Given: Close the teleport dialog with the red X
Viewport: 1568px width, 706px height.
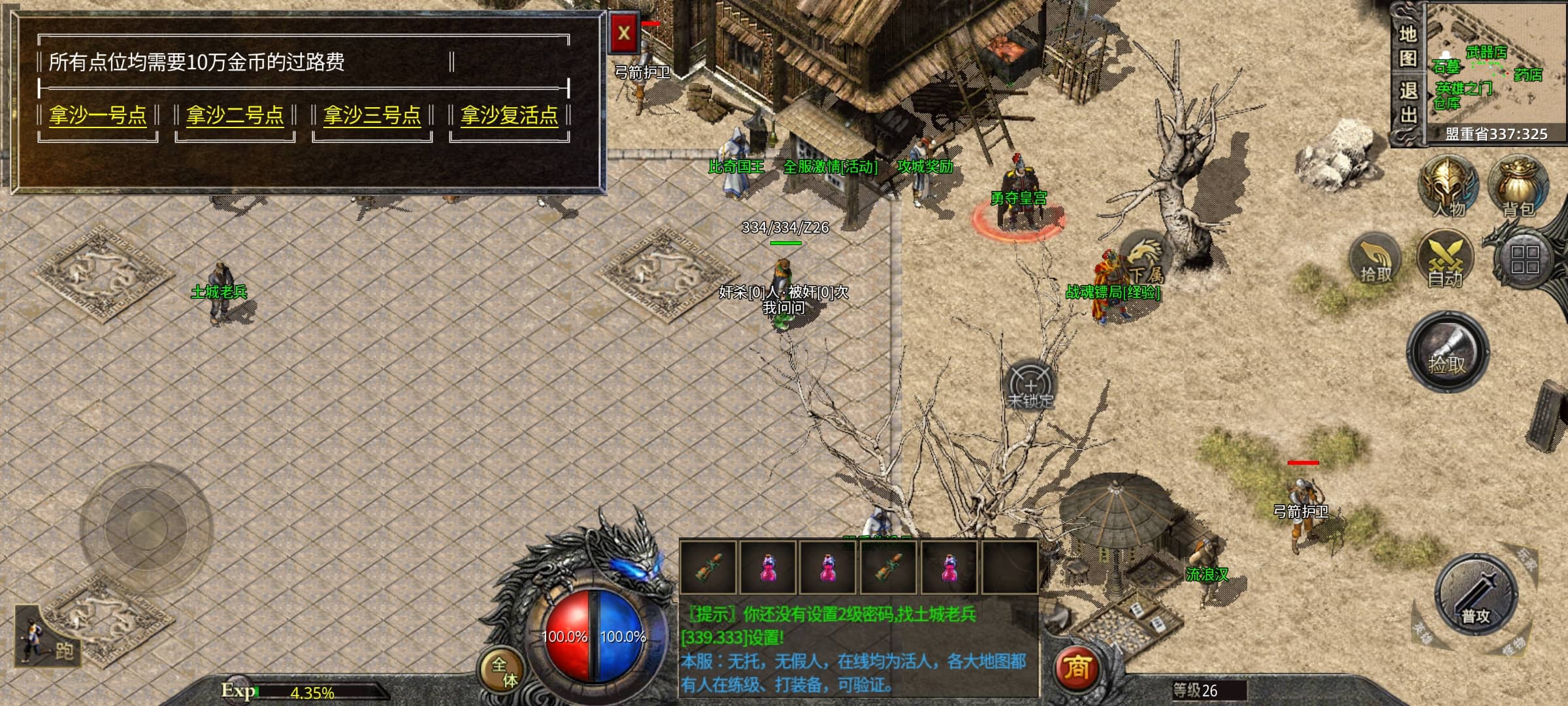Looking at the screenshot, I should click(624, 33).
